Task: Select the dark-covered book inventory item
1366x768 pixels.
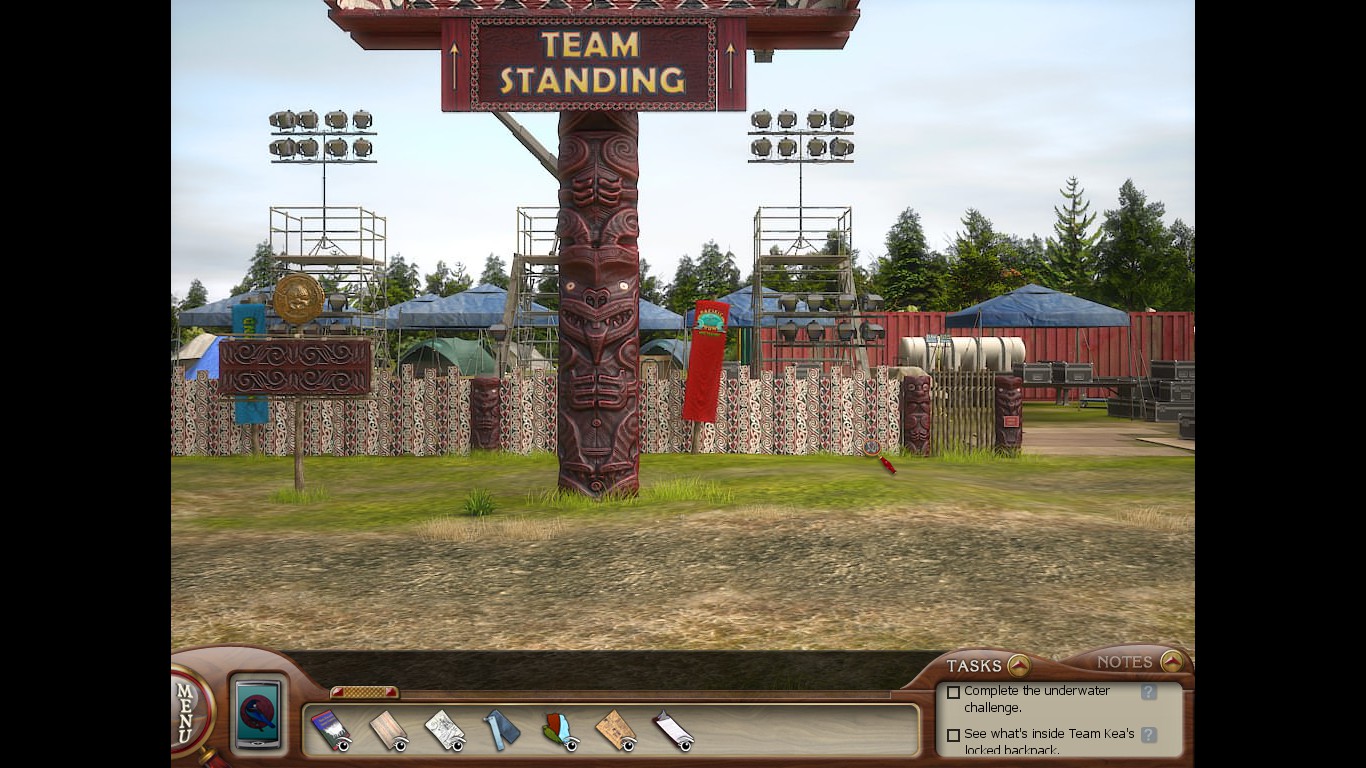Action: [329, 730]
